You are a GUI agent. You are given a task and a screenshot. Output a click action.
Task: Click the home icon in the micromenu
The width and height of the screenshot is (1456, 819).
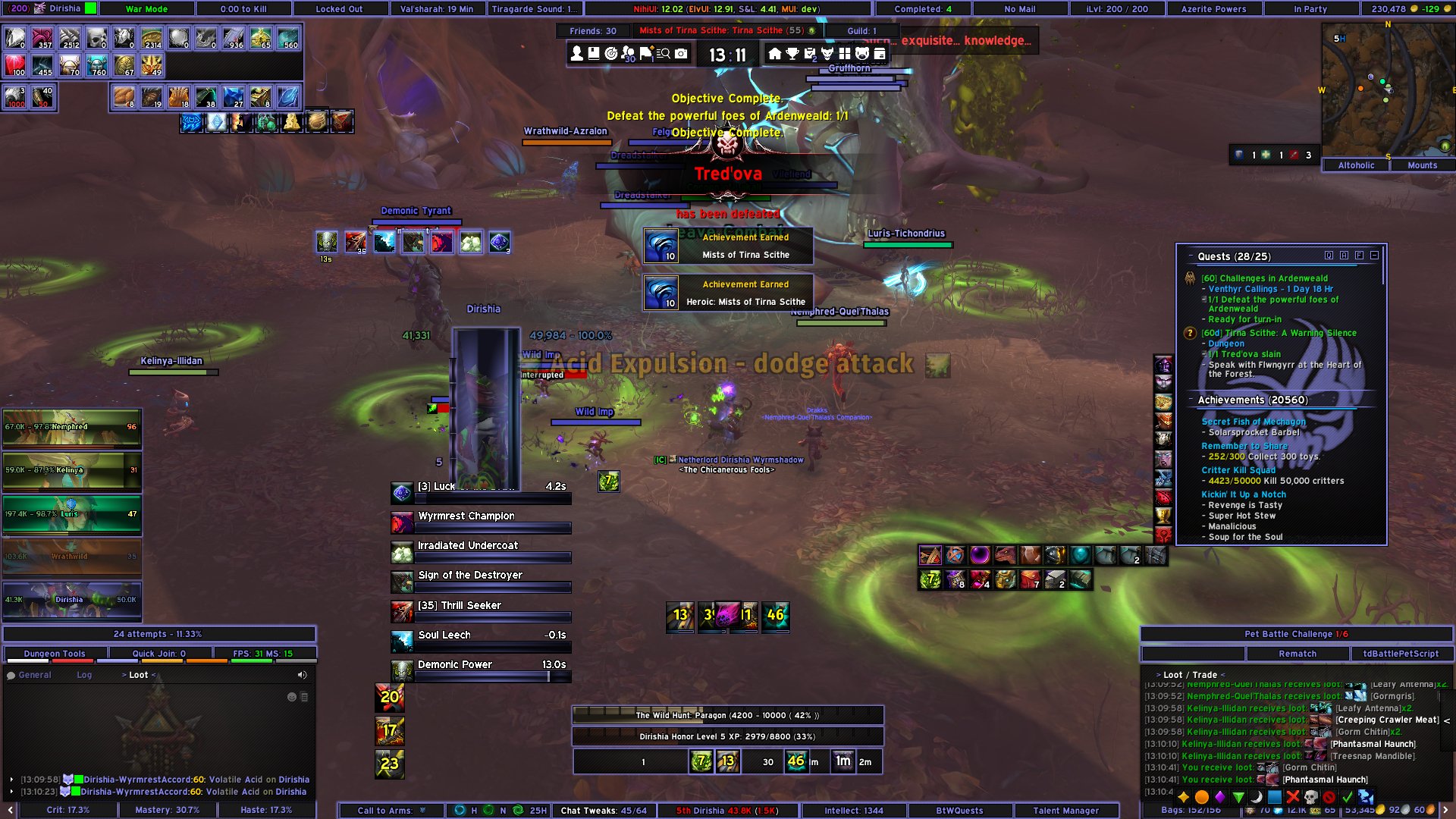point(775,54)
